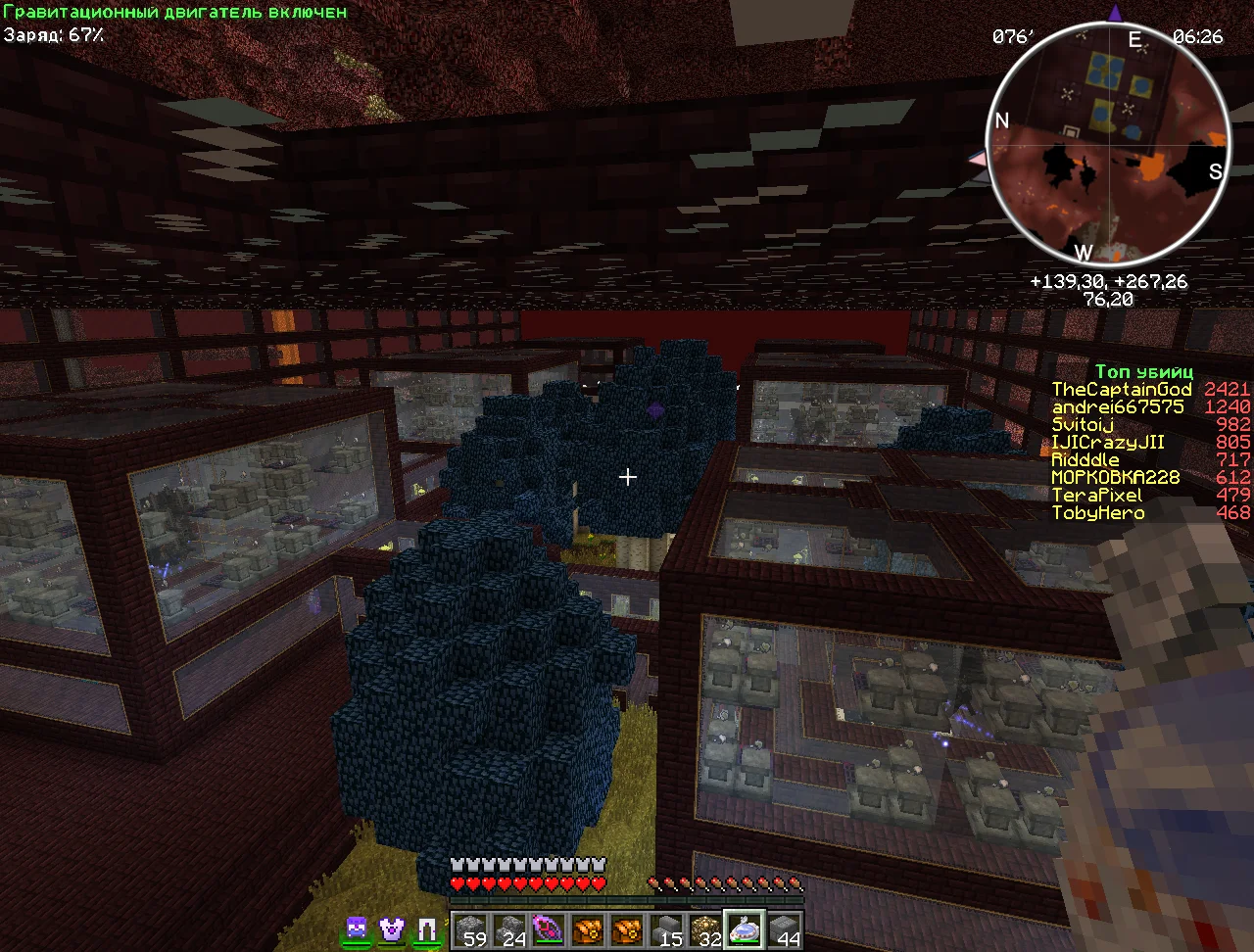Select the hotbar stack of 24 blocks

click(x=508, y=929)
